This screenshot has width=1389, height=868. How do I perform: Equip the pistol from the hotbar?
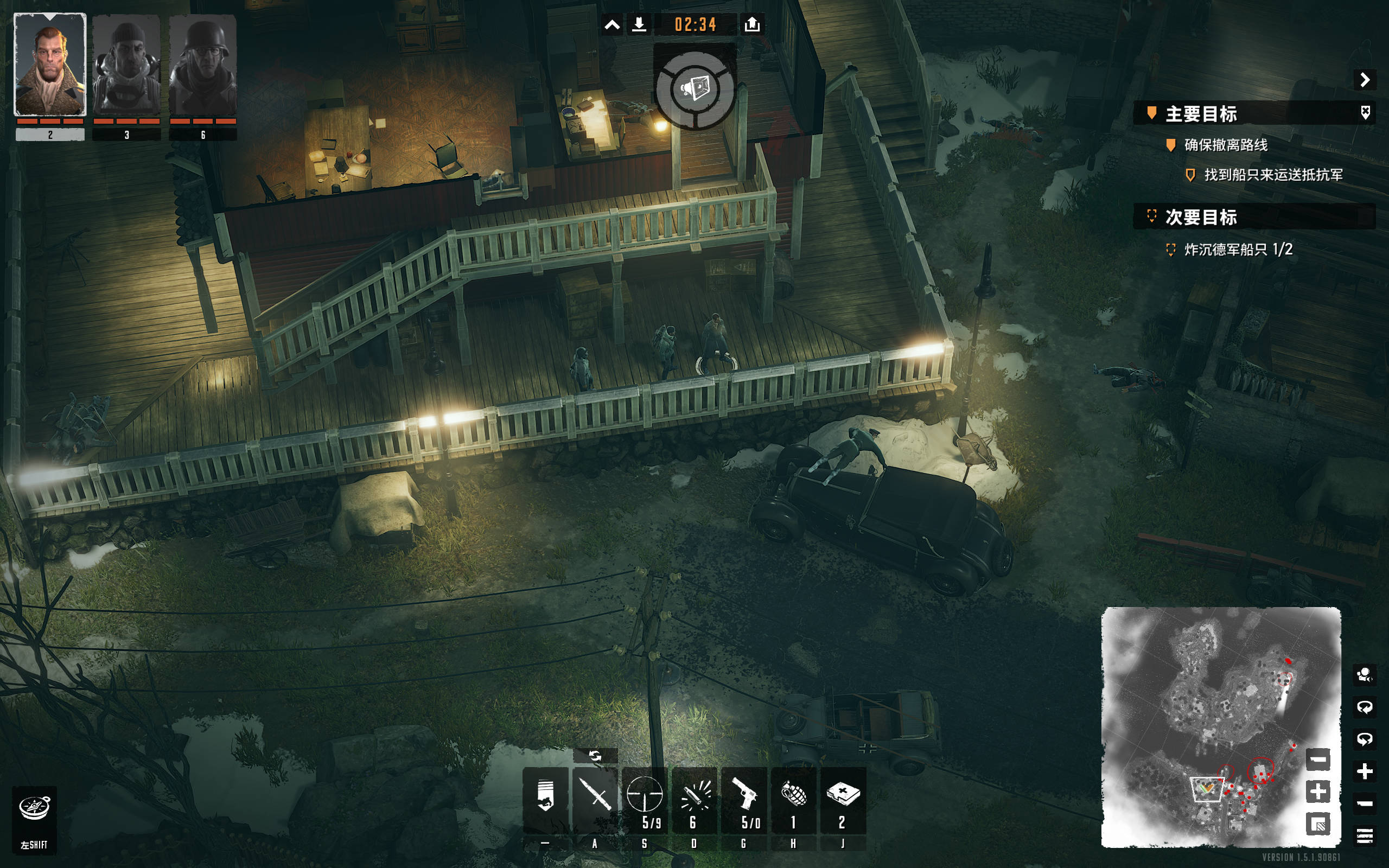point(744,799)
